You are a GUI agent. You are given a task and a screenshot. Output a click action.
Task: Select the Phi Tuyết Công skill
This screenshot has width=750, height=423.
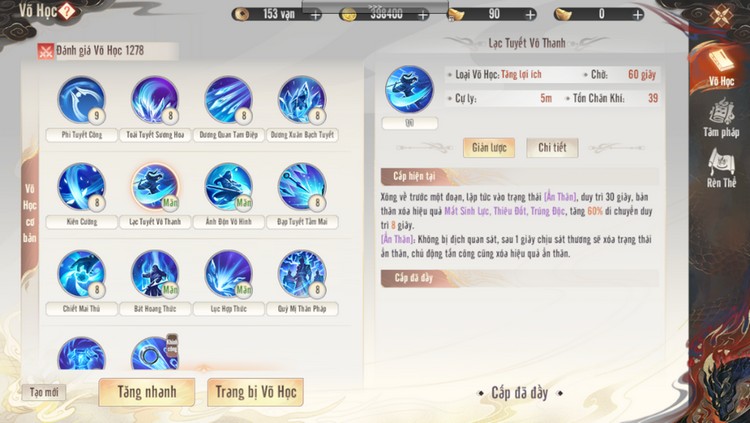pos(81,100)
